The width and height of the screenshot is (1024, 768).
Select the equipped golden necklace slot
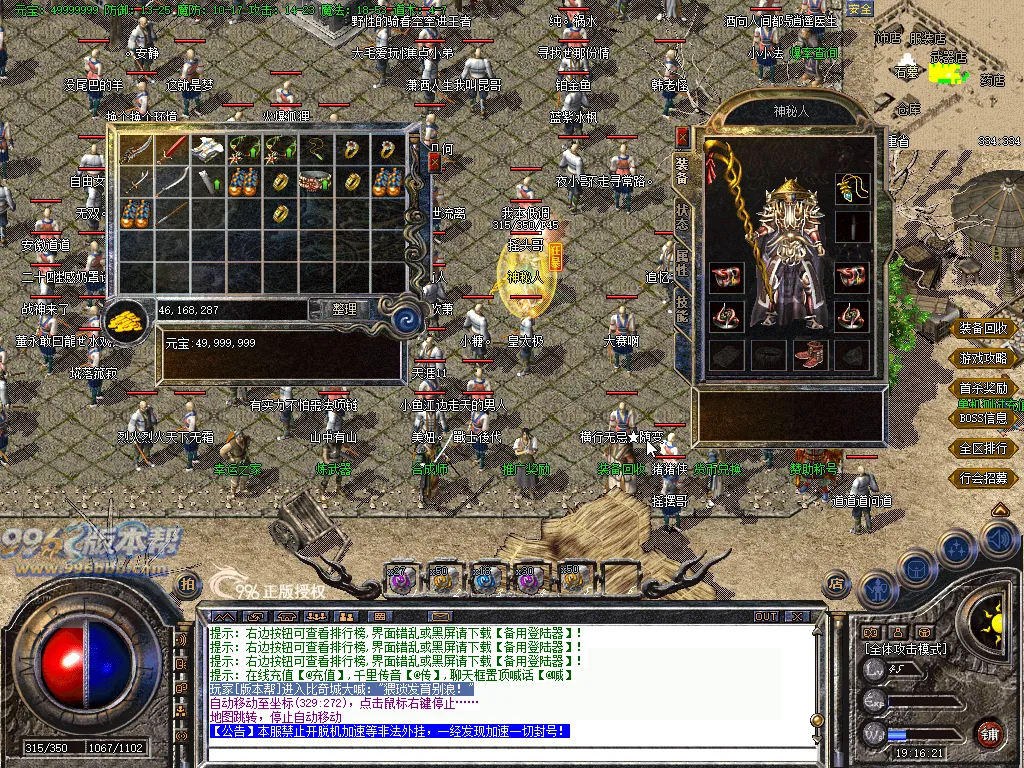[852, 186]
